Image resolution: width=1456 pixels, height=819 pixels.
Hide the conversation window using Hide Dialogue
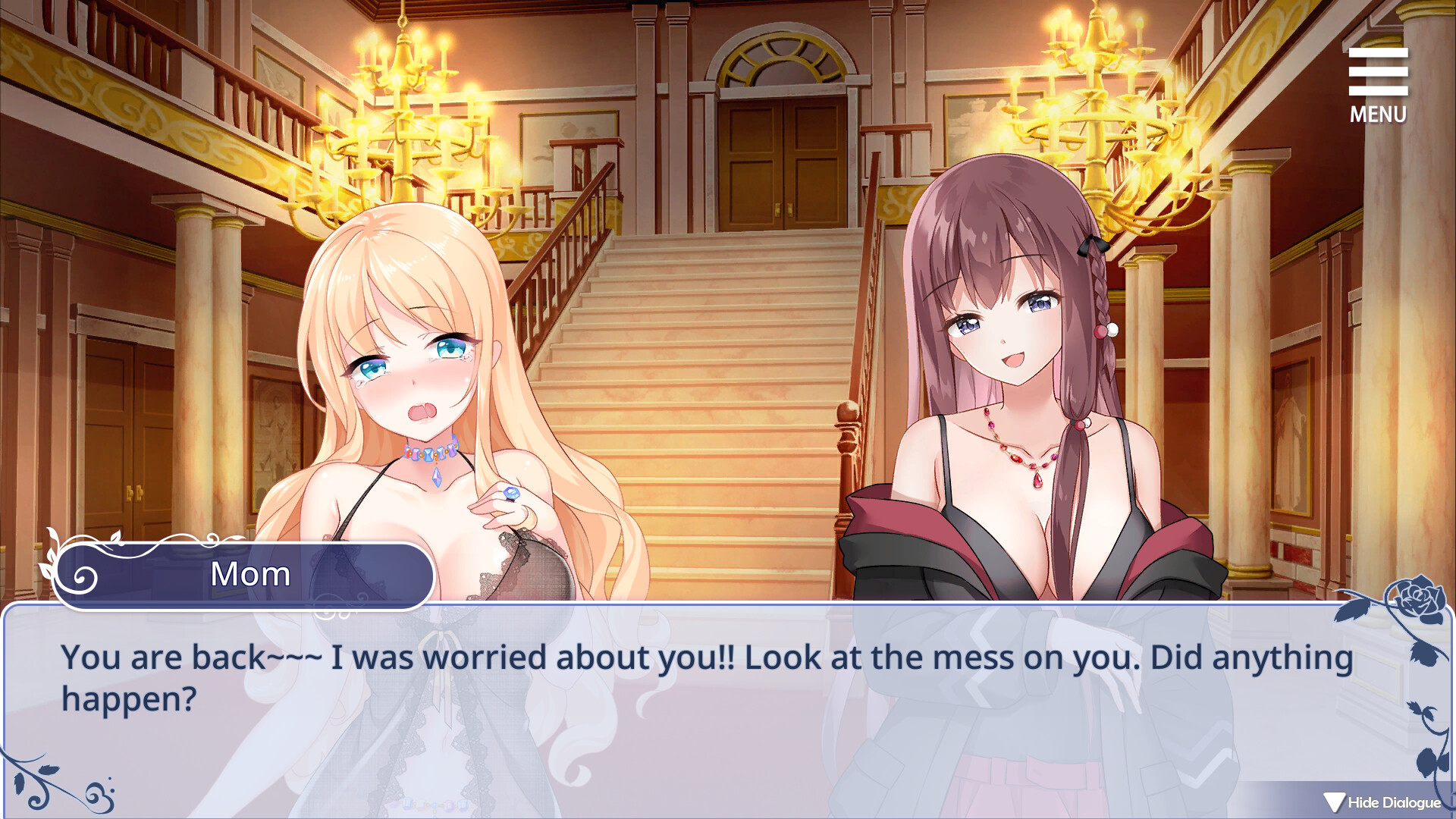tap(1394, 802)
